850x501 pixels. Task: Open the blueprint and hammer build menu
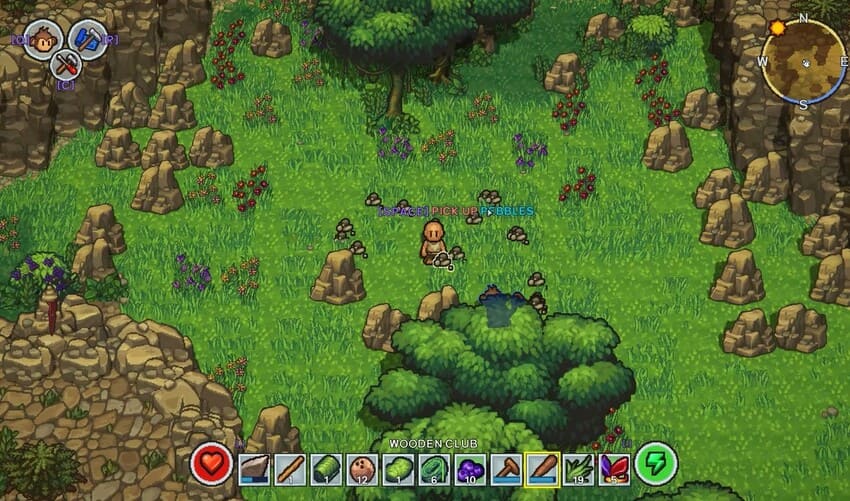click(89, 40)
